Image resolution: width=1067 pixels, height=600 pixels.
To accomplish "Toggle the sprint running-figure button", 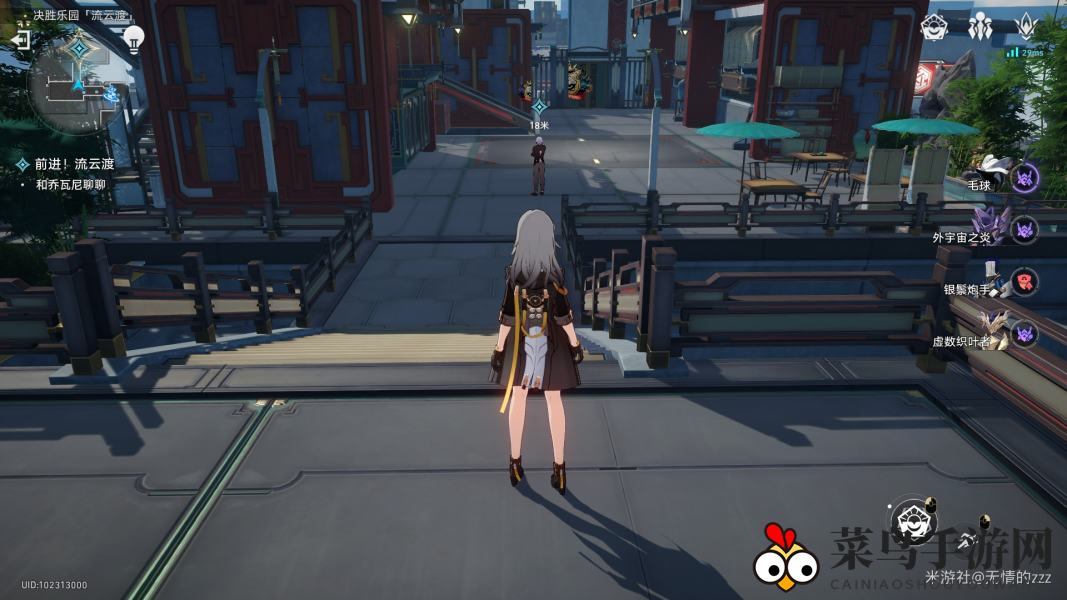I will [967, 541].
